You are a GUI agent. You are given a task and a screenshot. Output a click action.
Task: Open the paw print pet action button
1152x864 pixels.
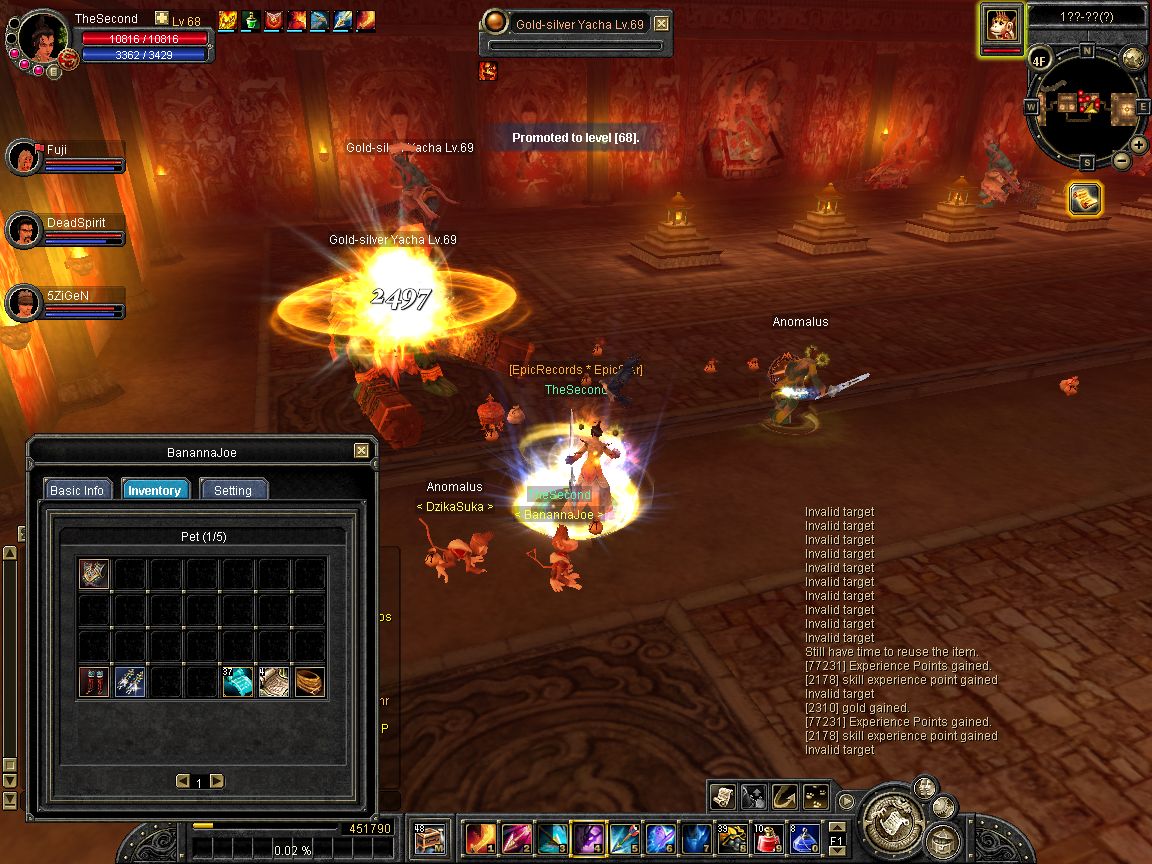[x=817, y=796]
